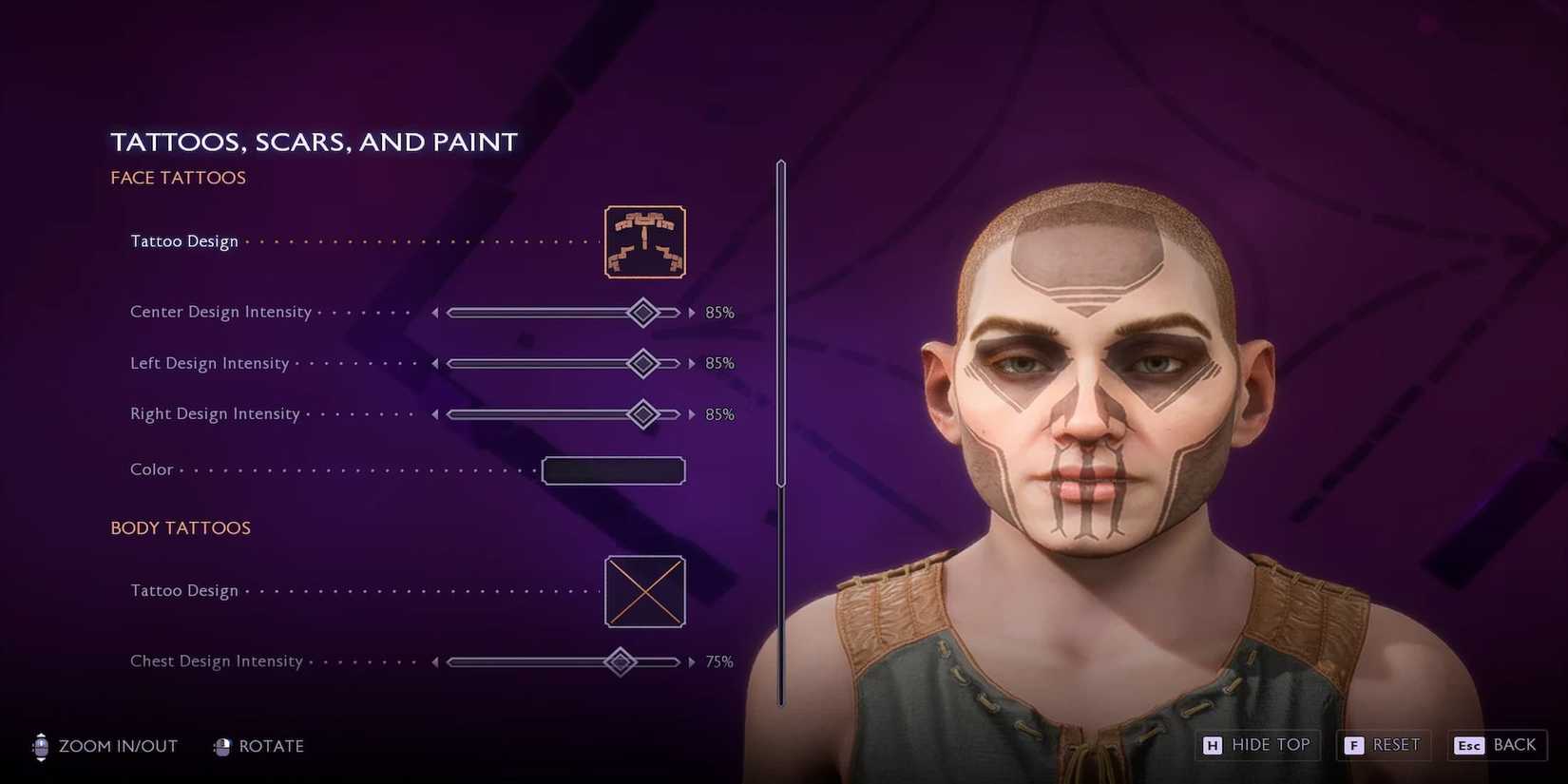Decrease Left Design Intensity with left arrow
Screen dimensions: 1568x784
(436, 363)
